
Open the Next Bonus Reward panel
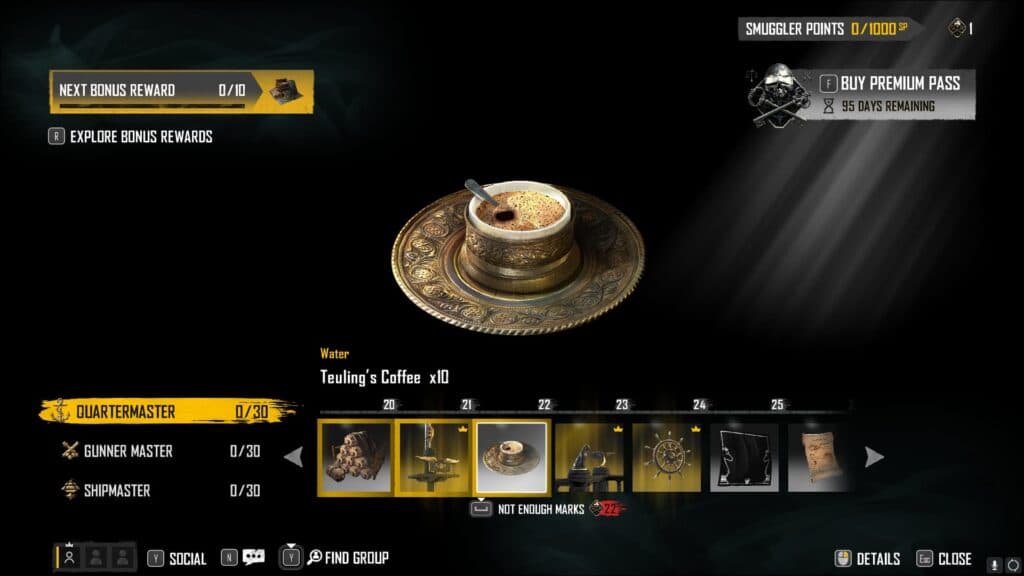181,91
